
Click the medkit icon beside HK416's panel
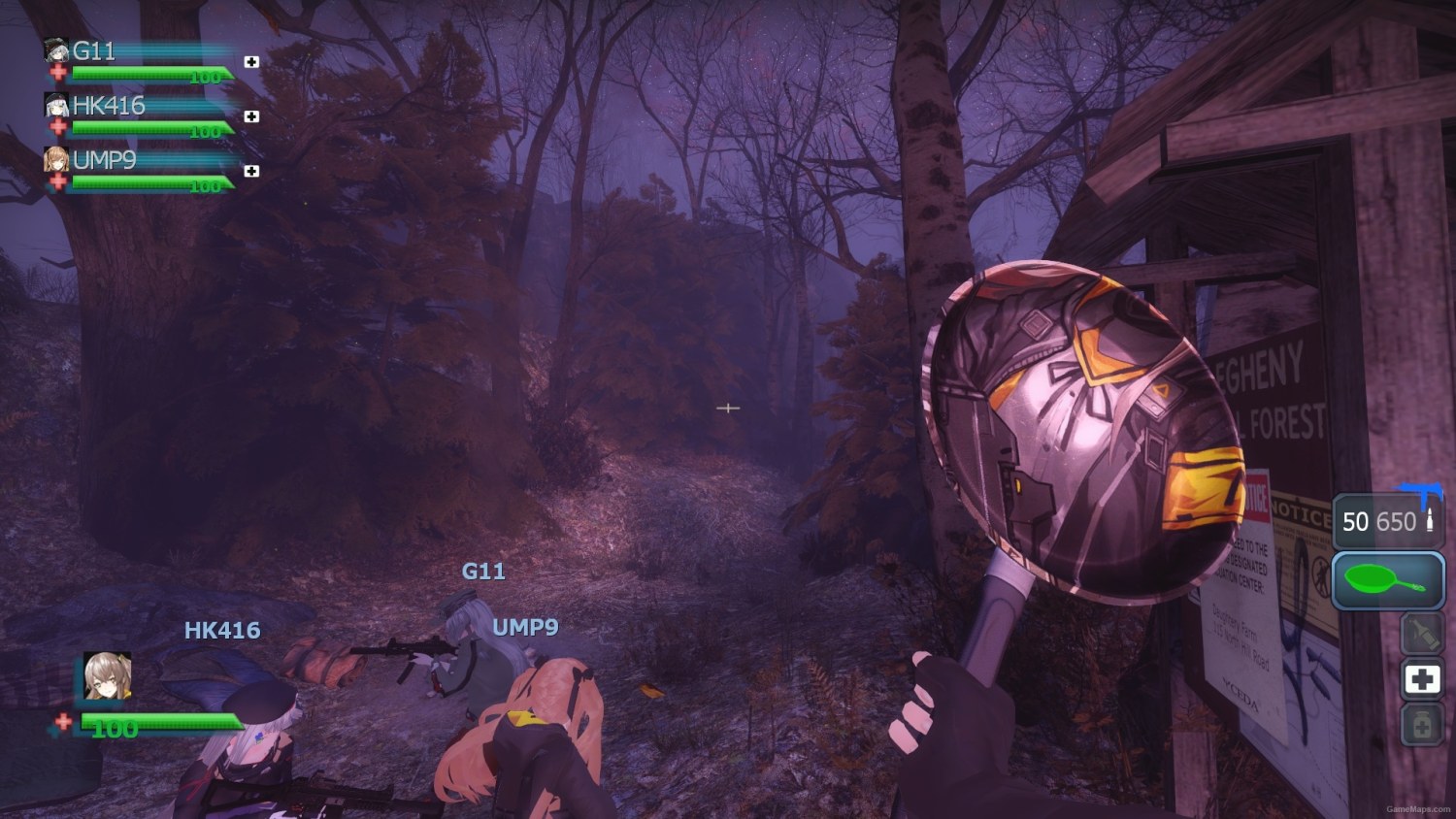251,116
